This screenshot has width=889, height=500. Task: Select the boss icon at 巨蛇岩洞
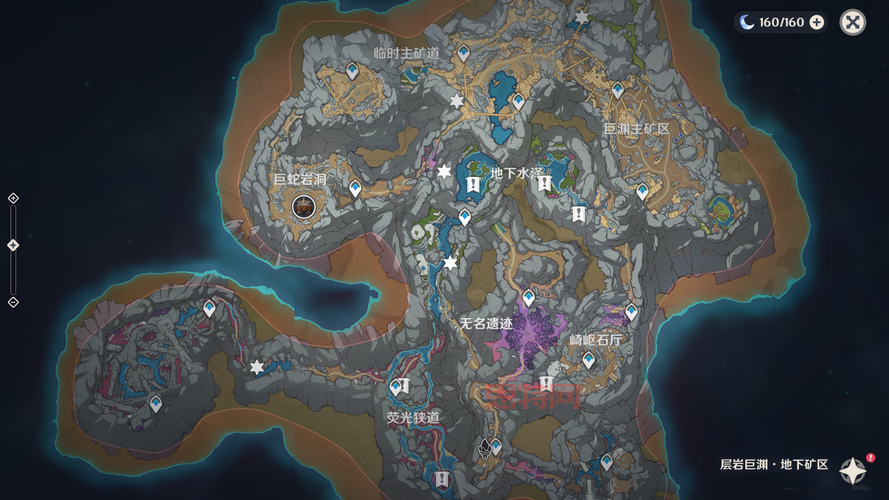point(303,206)
